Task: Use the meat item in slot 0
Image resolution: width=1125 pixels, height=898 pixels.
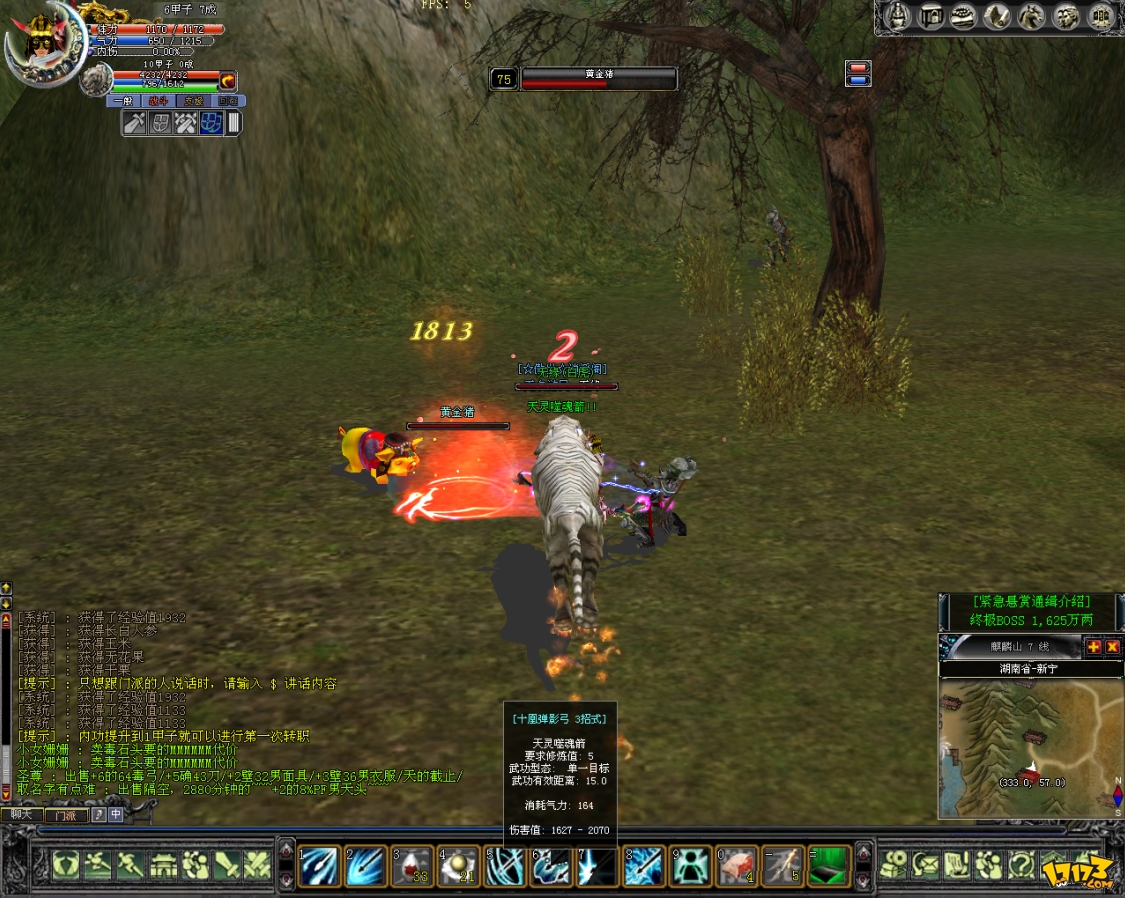Action: (x=737, y=864)
